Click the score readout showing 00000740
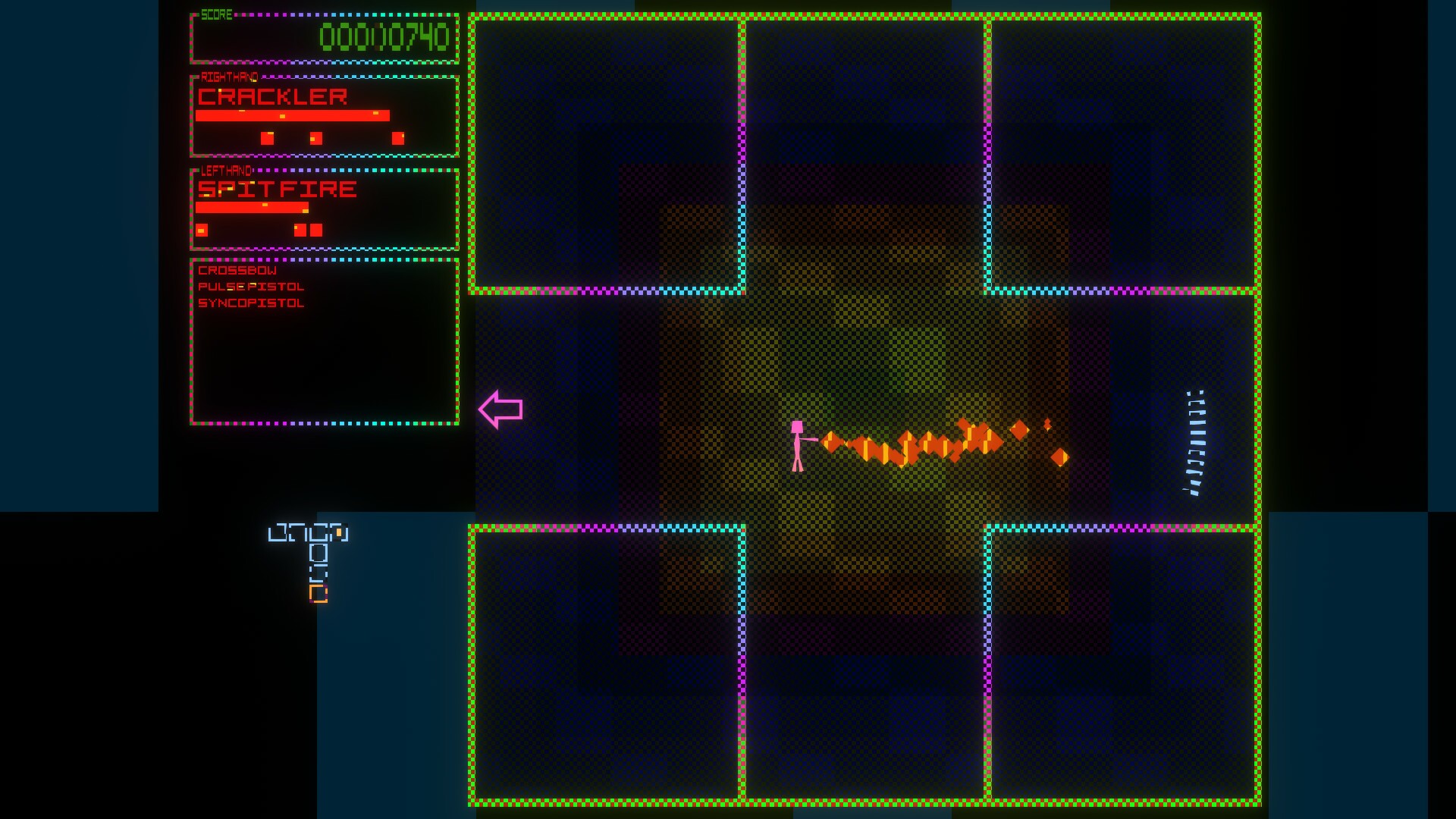The width and height of the screenshot is (1456, 819). tap(384, 35)
